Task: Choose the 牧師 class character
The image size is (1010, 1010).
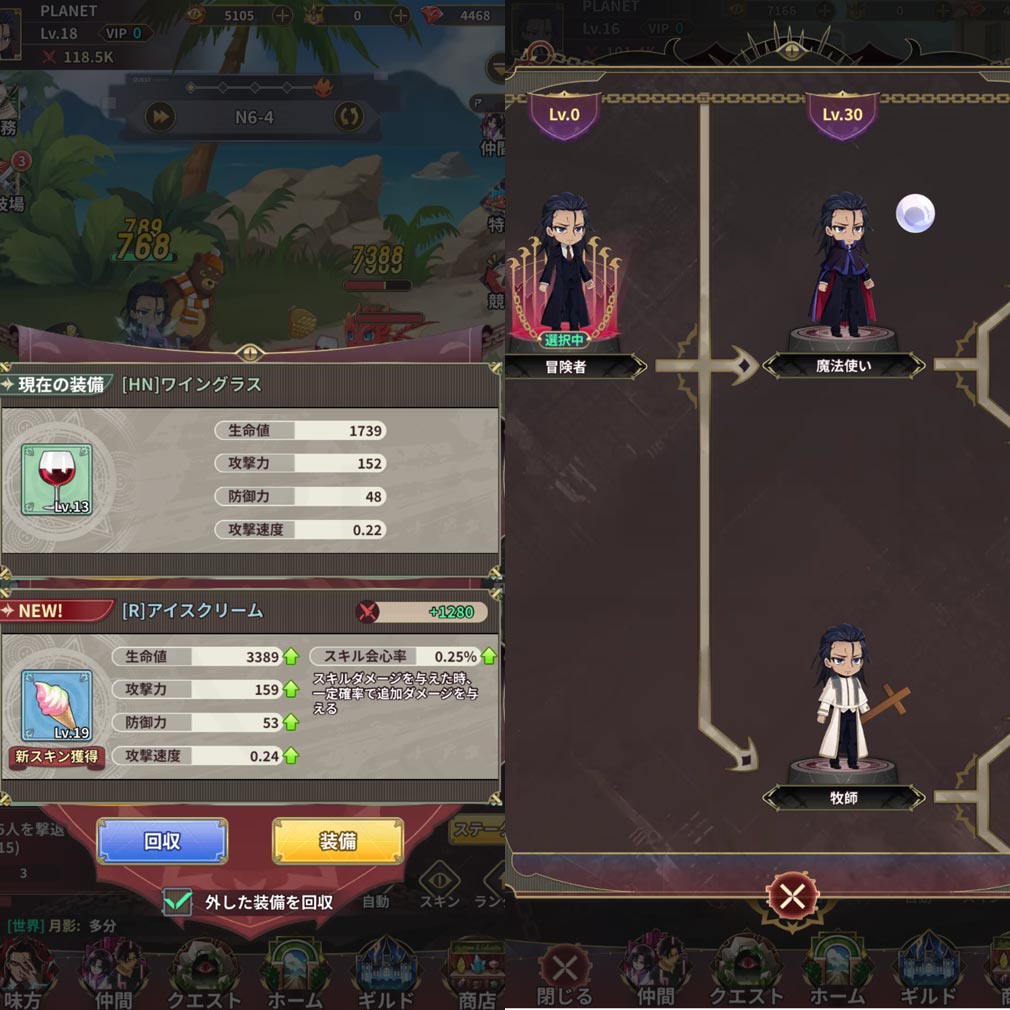Action: 842,700
